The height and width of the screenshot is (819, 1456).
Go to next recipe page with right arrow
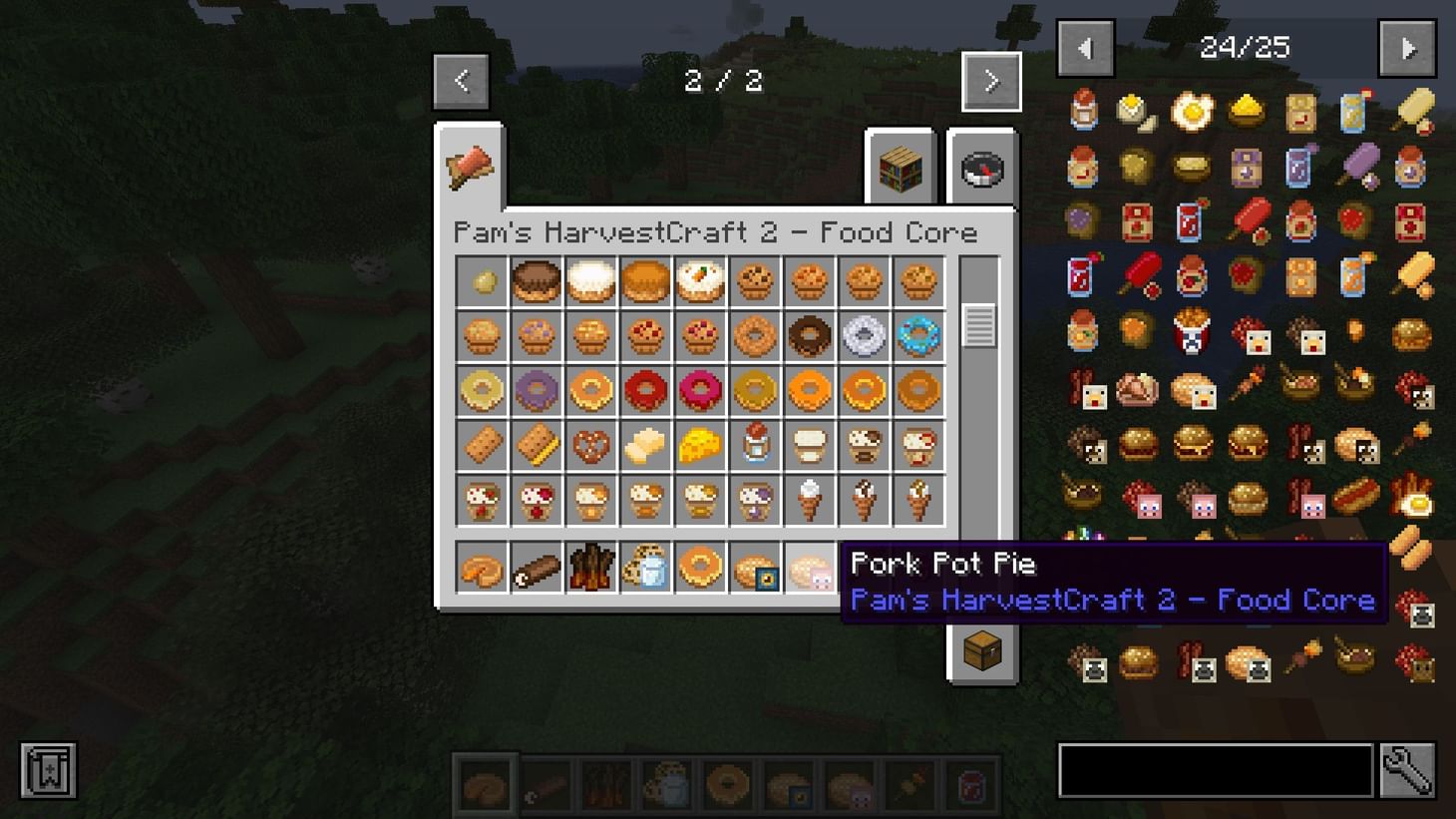pos(991,81)
